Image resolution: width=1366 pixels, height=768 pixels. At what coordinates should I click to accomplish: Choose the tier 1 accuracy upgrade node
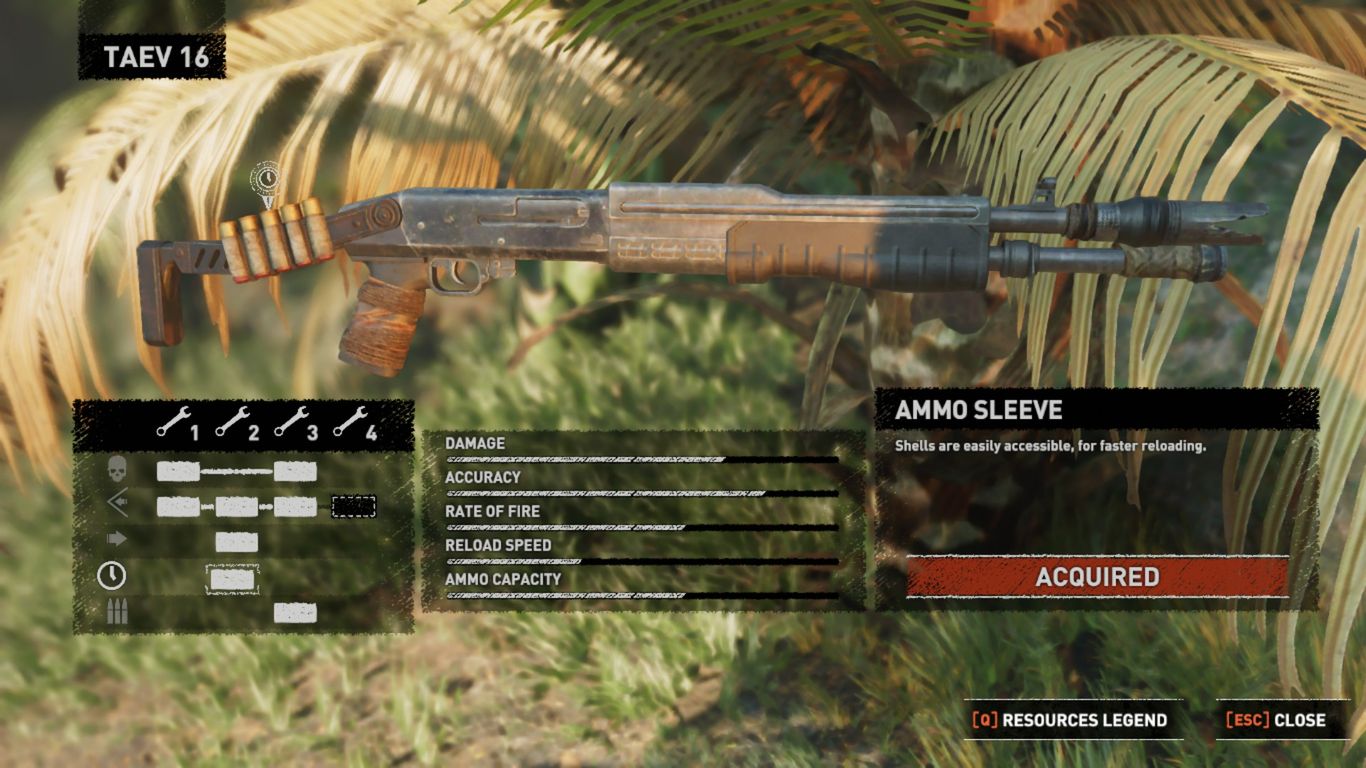[x=178, y=507]
